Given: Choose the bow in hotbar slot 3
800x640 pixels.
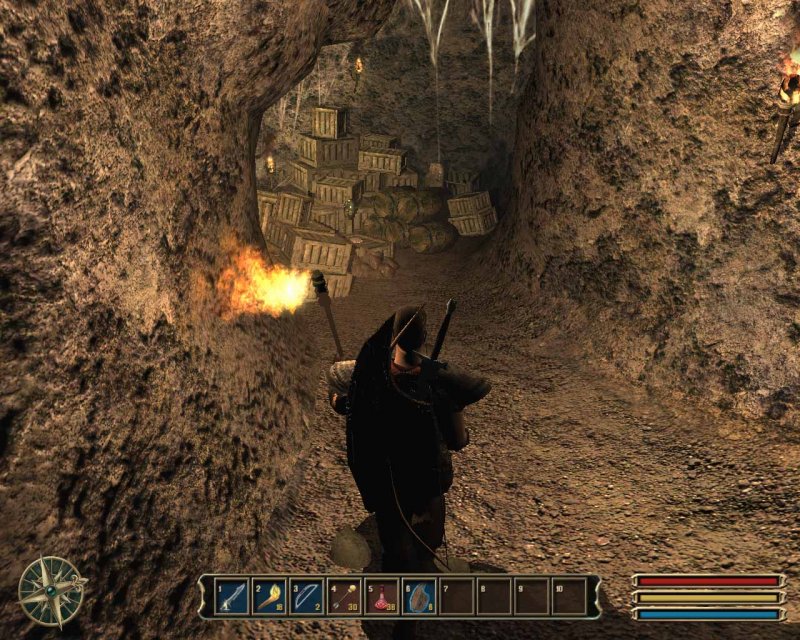Looking at the screenshot, I should 308,596.
